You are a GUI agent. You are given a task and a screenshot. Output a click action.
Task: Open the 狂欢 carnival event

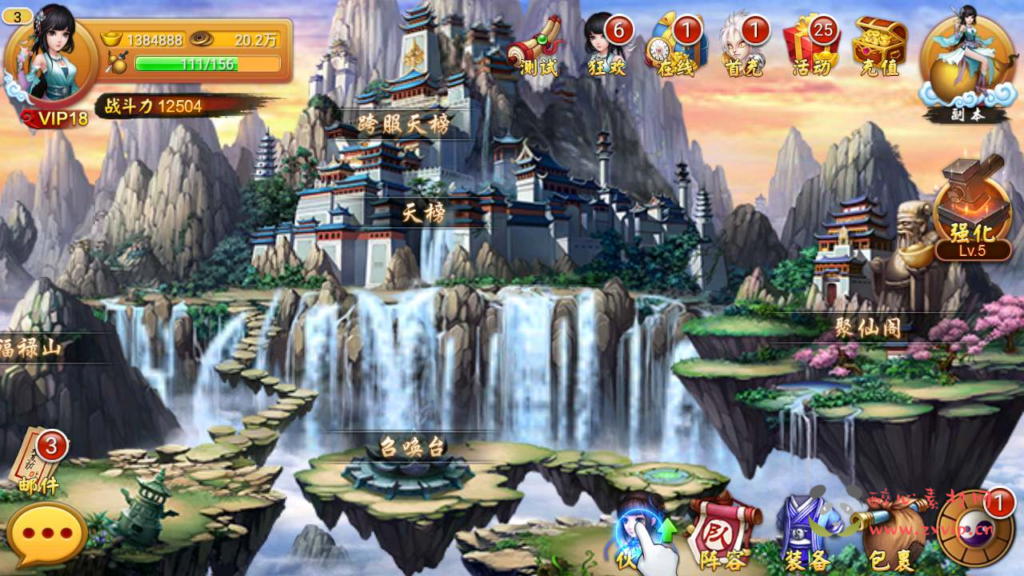point(609,47)
